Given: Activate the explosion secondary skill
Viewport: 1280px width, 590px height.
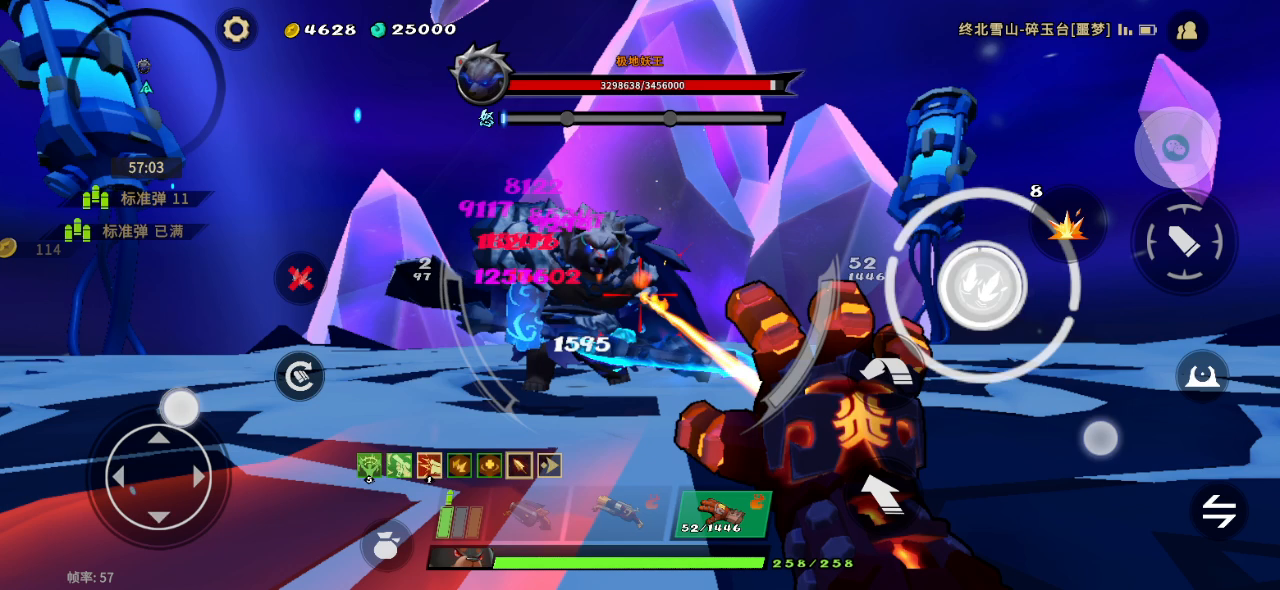Looking at the screenshot, I should tap(1067, 227).
